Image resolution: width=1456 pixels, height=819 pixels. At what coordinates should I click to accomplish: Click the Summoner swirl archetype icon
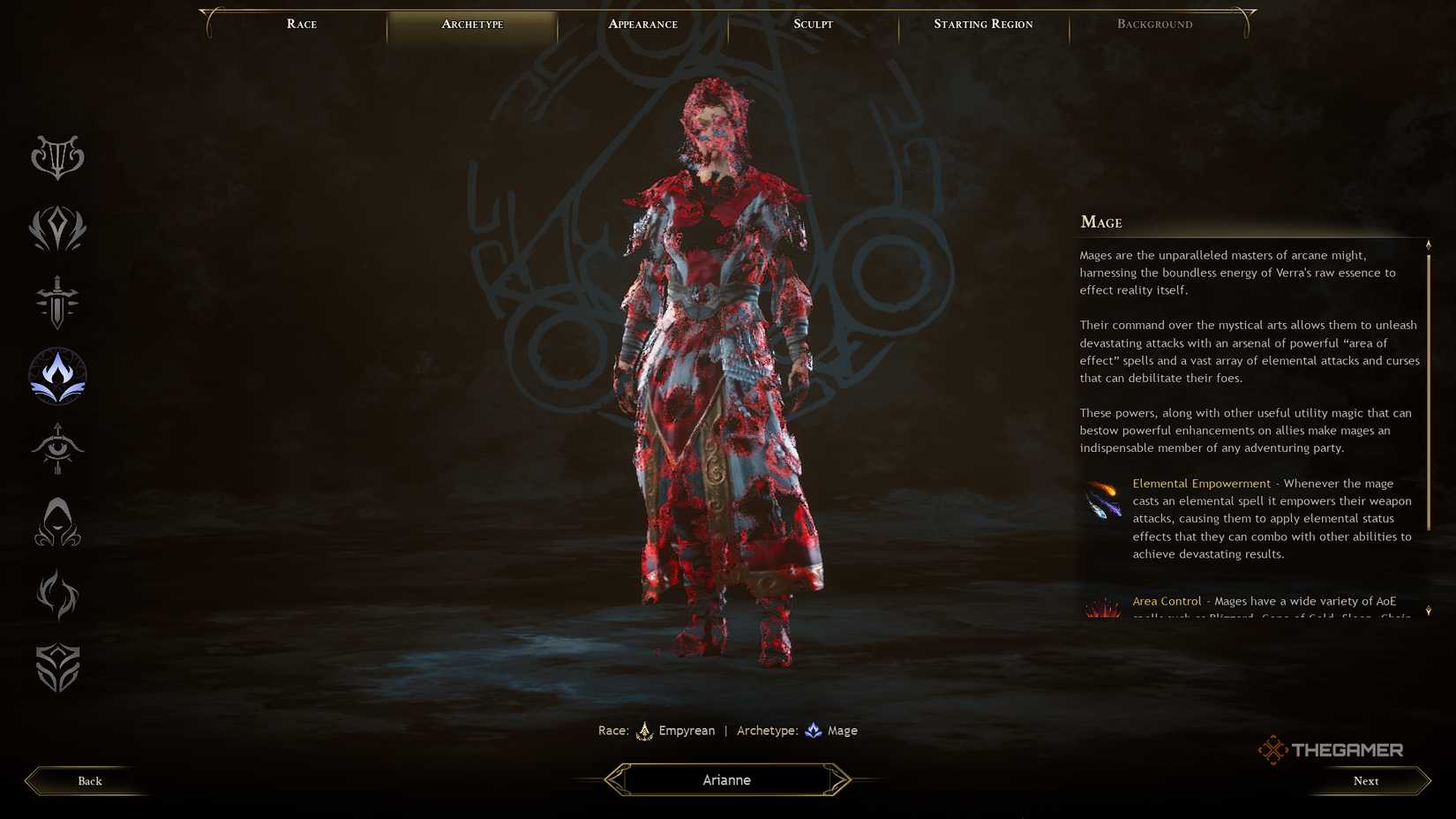click(56, 595)
